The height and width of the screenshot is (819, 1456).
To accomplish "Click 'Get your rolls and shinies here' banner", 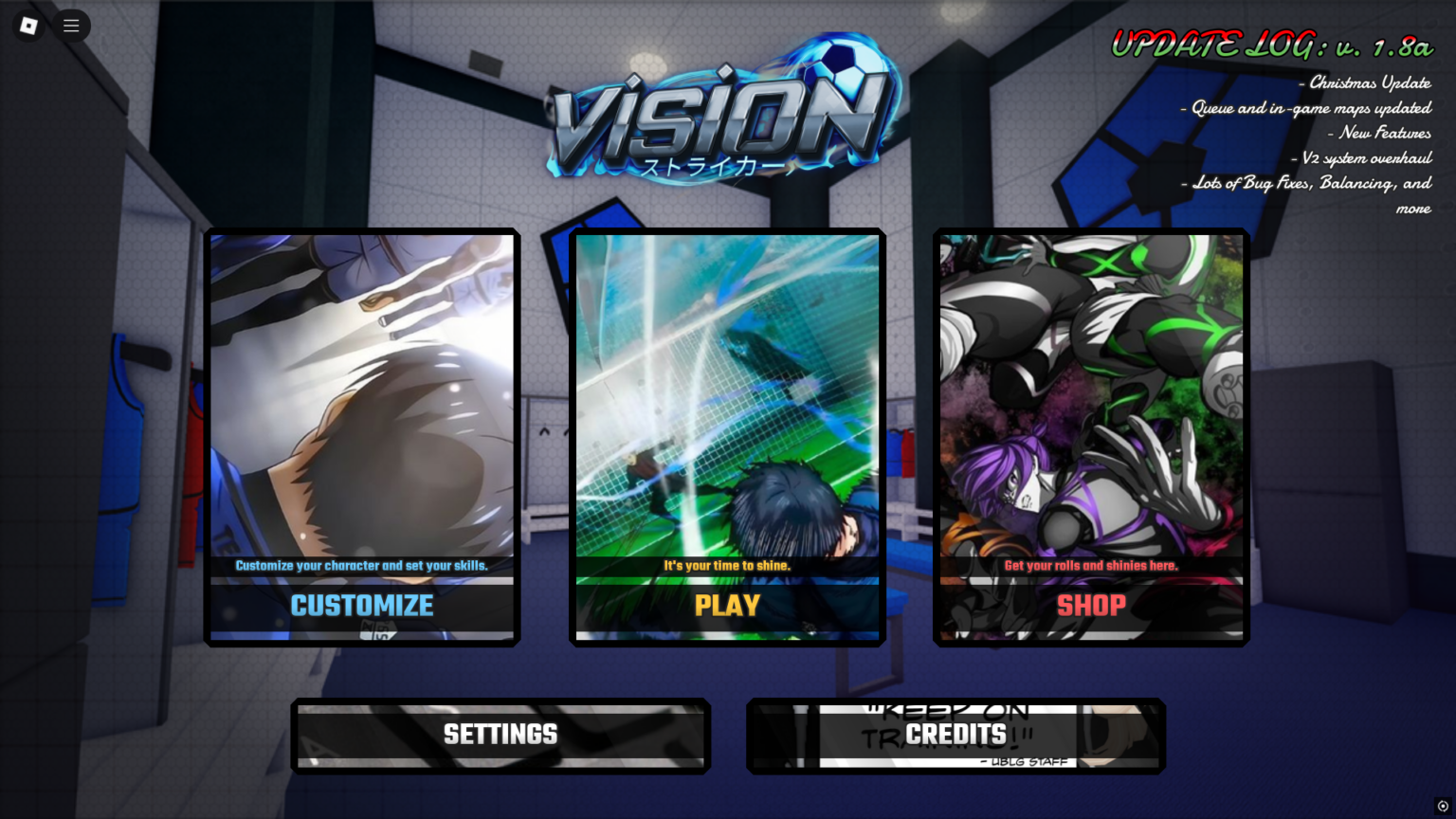I will click(x=1091, y=564).
